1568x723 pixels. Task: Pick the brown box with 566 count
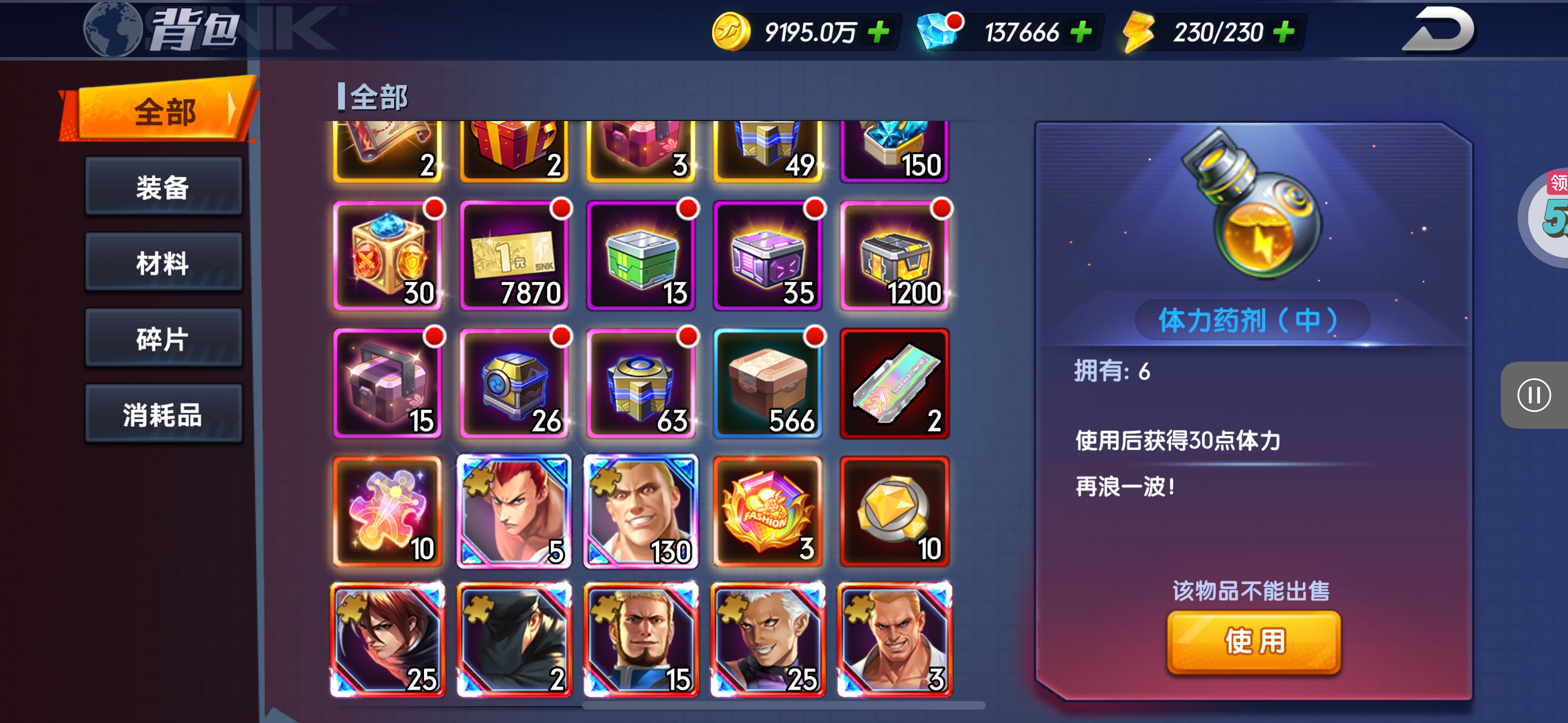click(768, 384)
